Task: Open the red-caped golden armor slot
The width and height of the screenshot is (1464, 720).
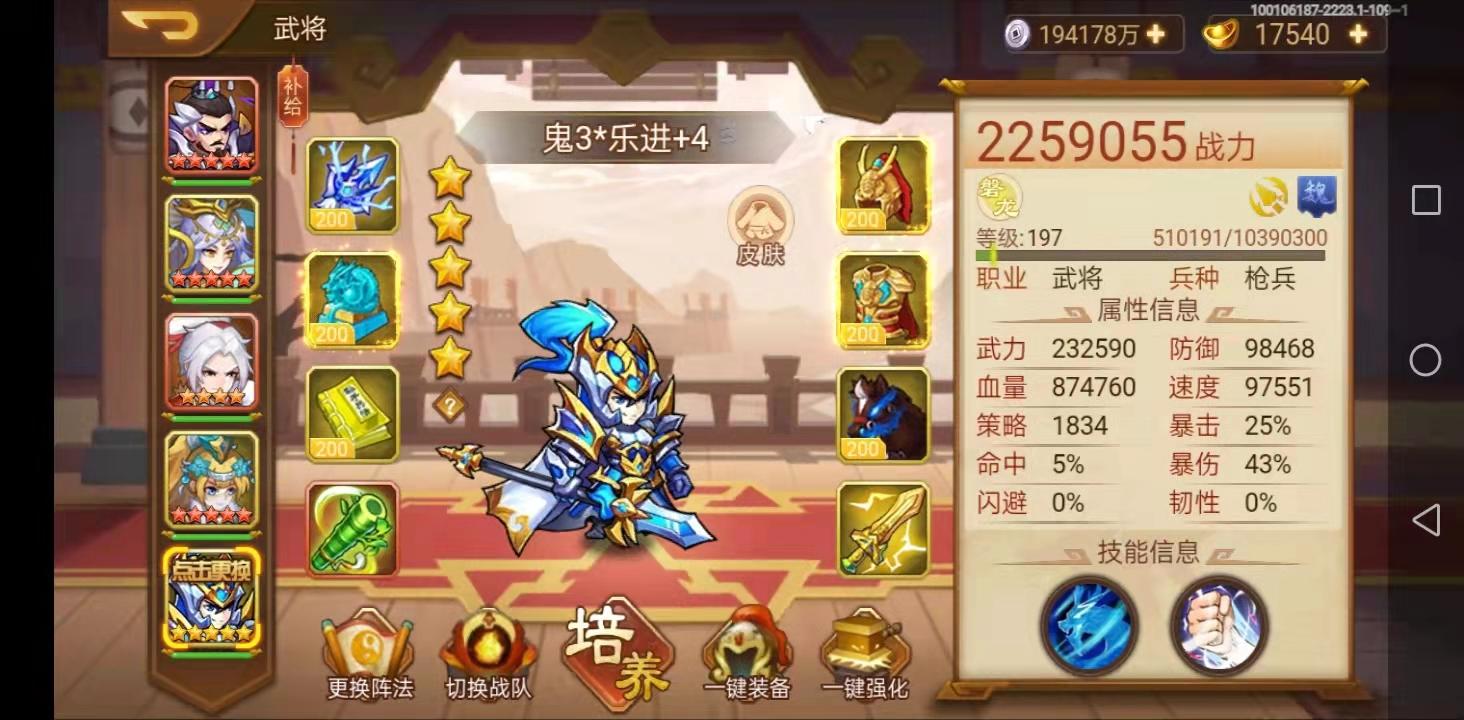Action: 883,300
